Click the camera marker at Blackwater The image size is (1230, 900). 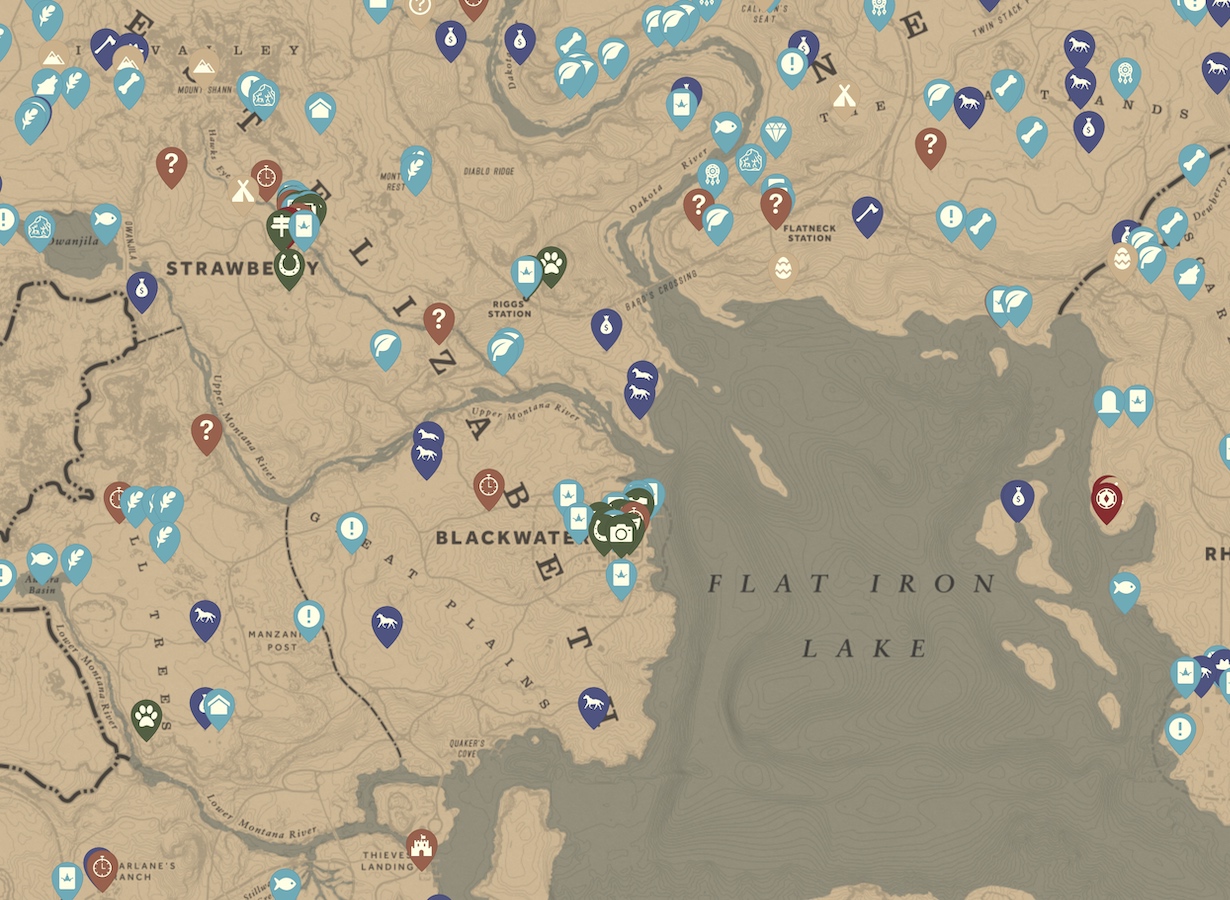[621, 533]
